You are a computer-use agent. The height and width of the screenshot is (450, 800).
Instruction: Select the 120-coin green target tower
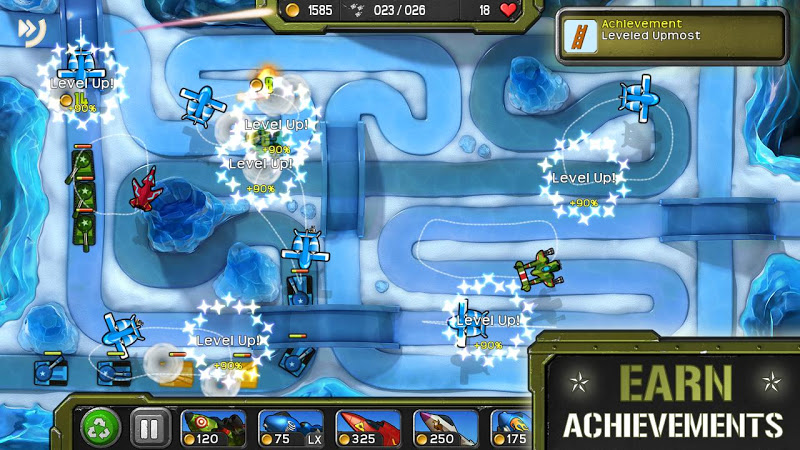click(x=213, y=427)
